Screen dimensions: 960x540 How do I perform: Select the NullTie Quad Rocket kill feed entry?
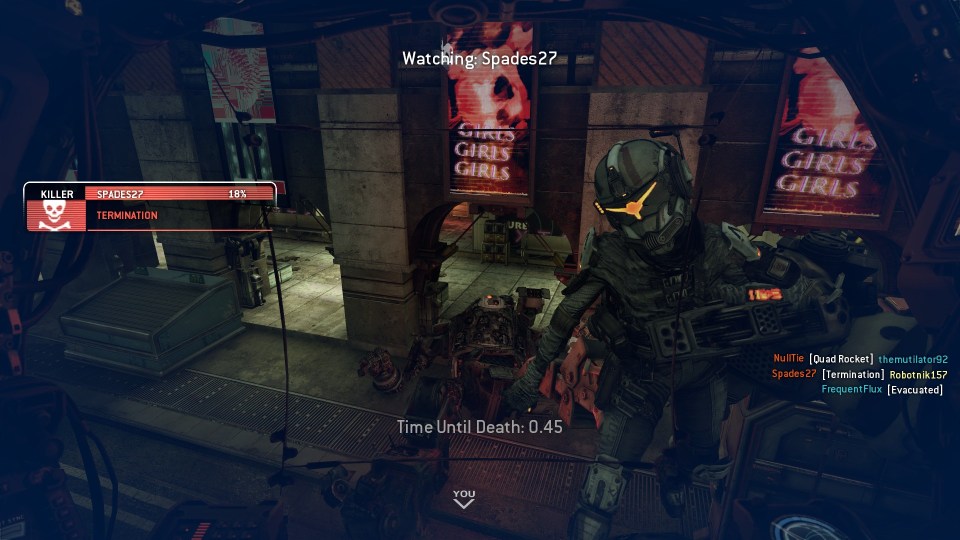click(x=860, y=359)
